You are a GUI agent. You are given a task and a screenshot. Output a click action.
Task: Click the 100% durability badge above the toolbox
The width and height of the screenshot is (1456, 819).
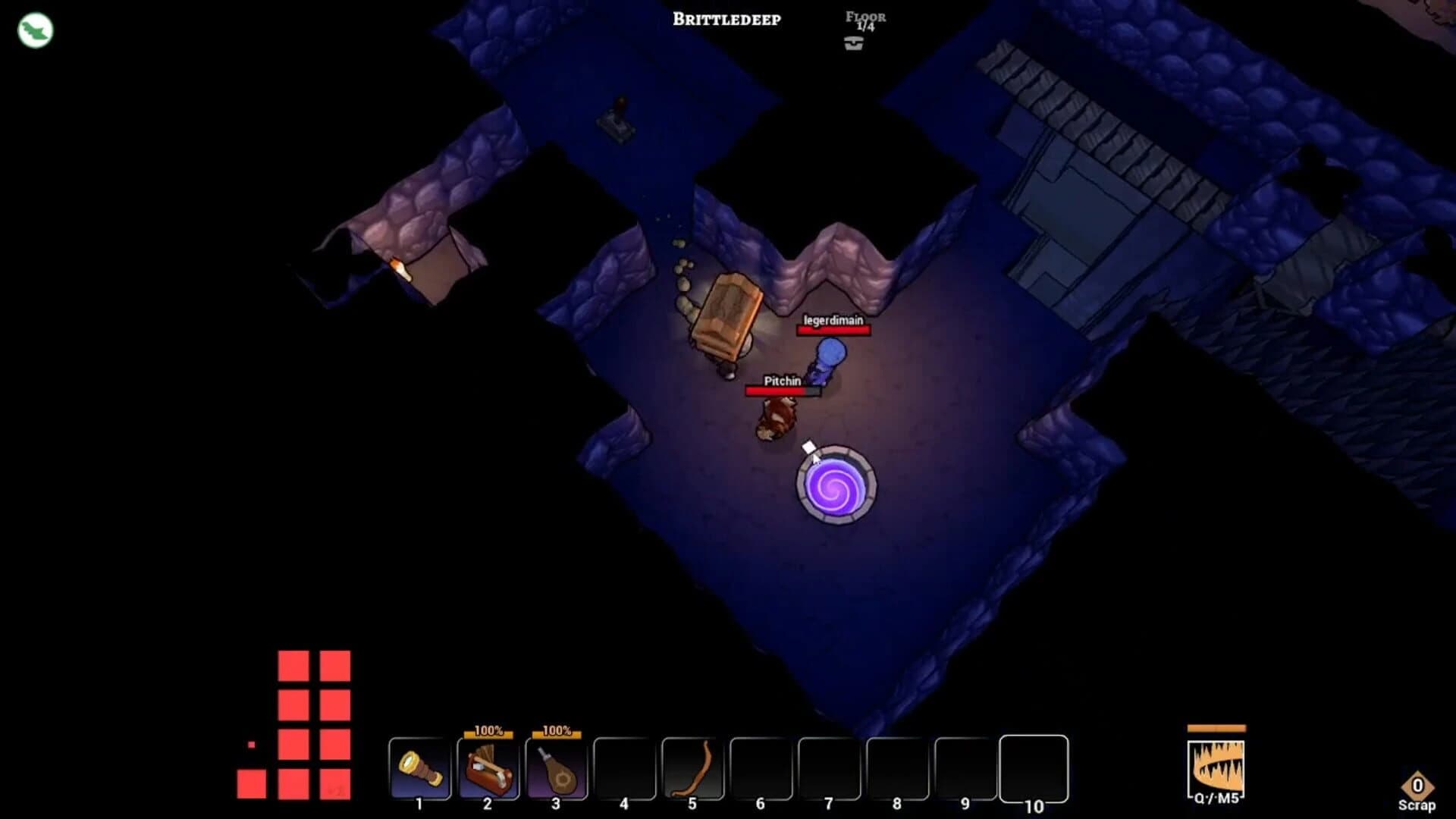(x=488, y=732)
